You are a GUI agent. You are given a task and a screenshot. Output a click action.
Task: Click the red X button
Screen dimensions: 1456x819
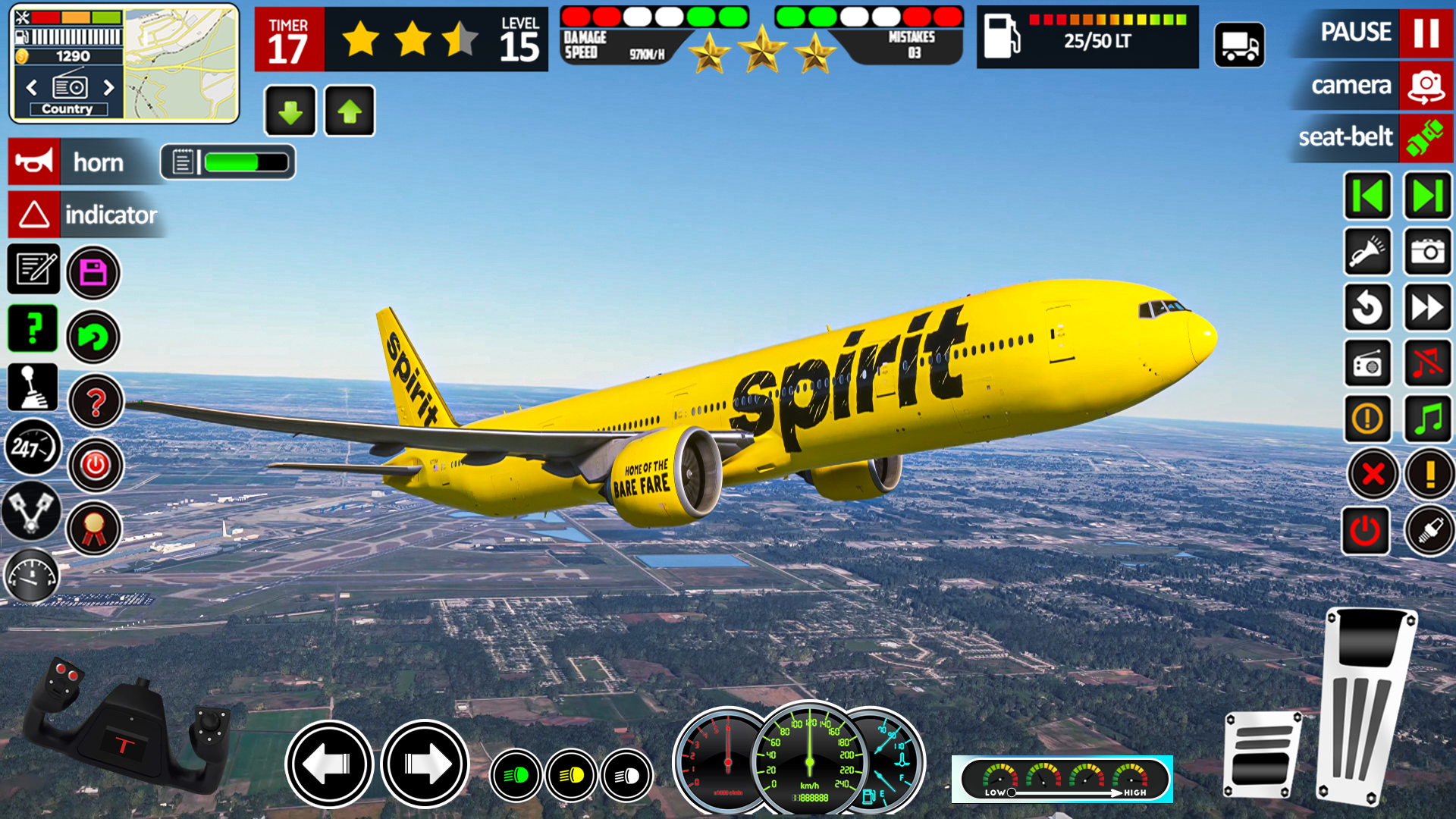(x=1373, y=475)
